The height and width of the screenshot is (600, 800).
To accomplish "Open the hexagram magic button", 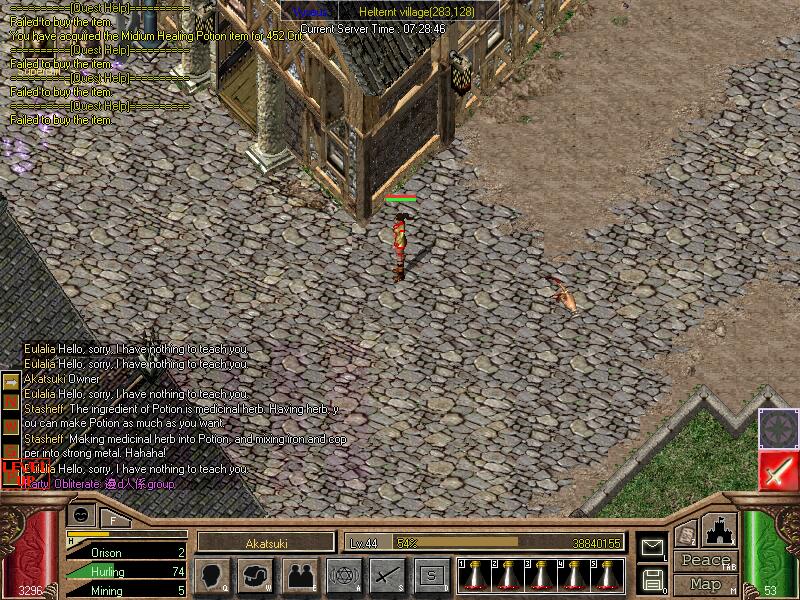I will (344, 575).
